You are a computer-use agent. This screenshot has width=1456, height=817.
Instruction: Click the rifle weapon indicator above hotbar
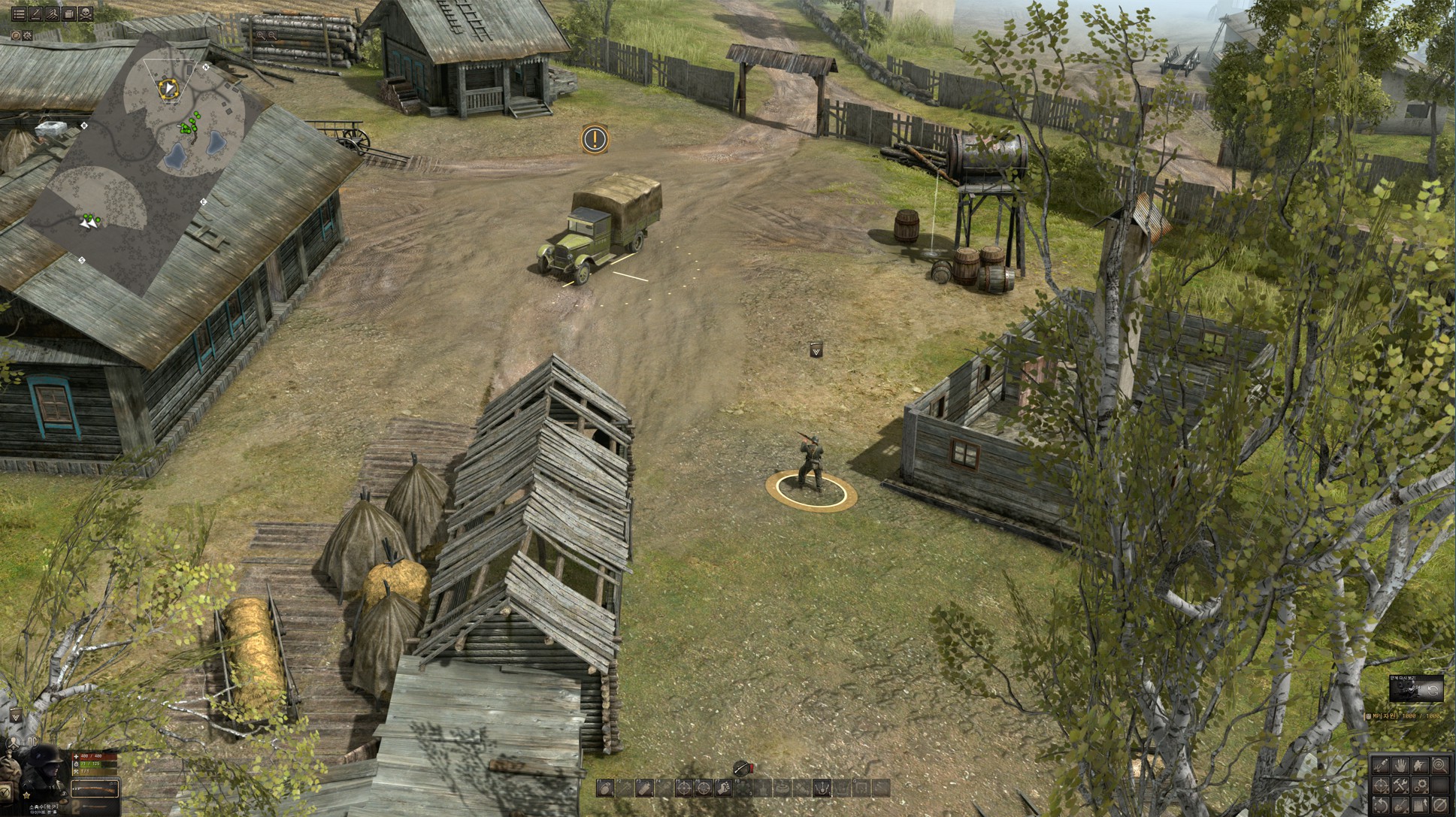click(x=743, y=767)
